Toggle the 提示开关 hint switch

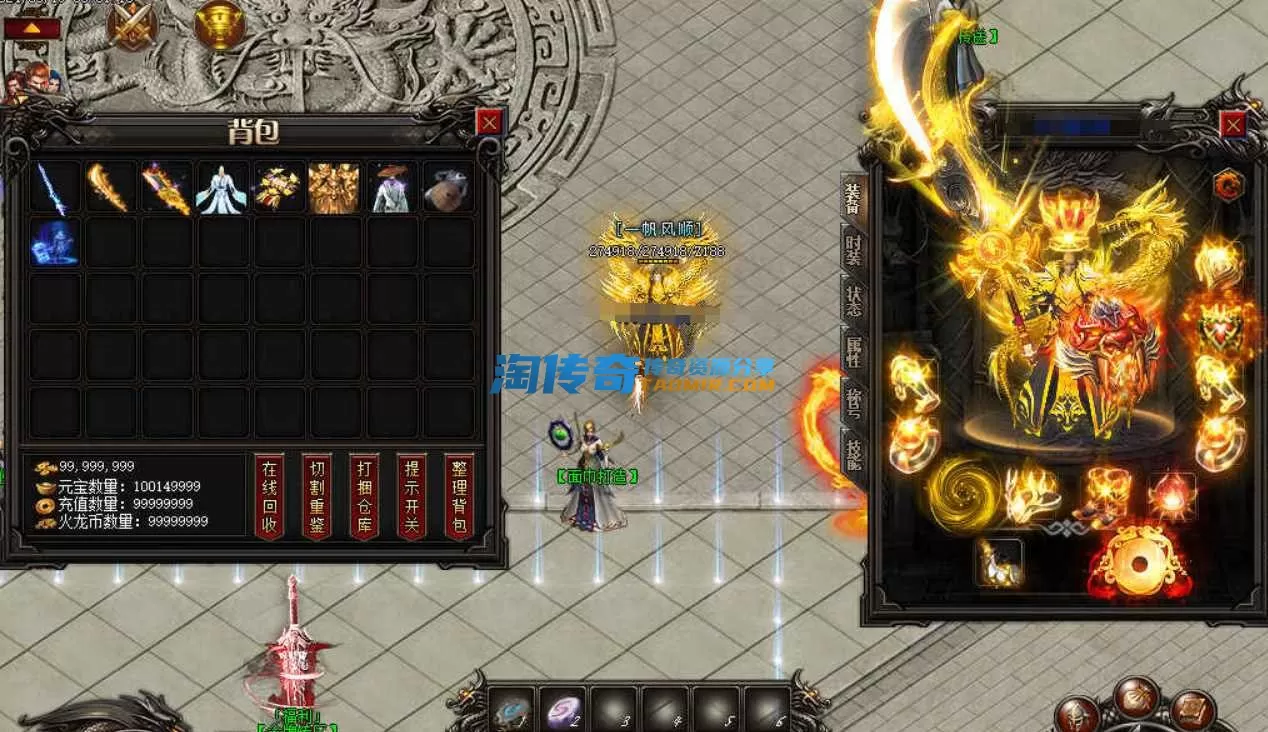click(x=411, y=497)
